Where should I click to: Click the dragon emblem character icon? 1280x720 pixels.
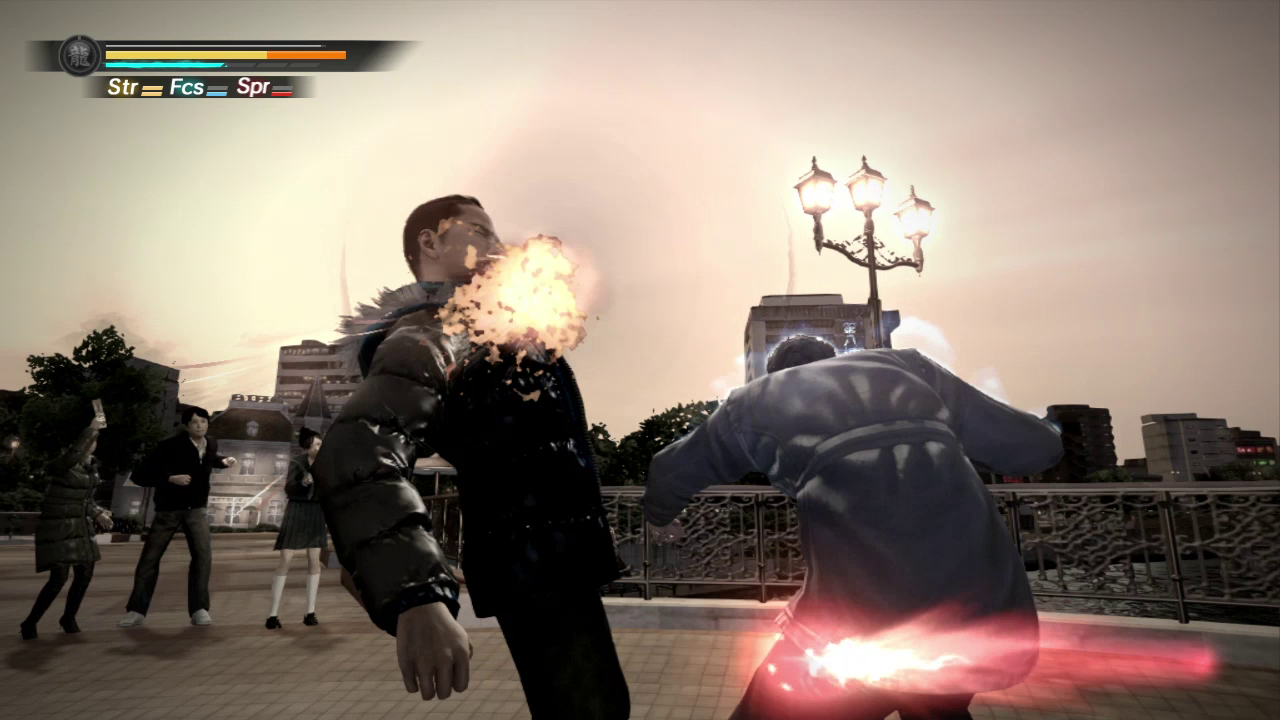coord(79,55)
